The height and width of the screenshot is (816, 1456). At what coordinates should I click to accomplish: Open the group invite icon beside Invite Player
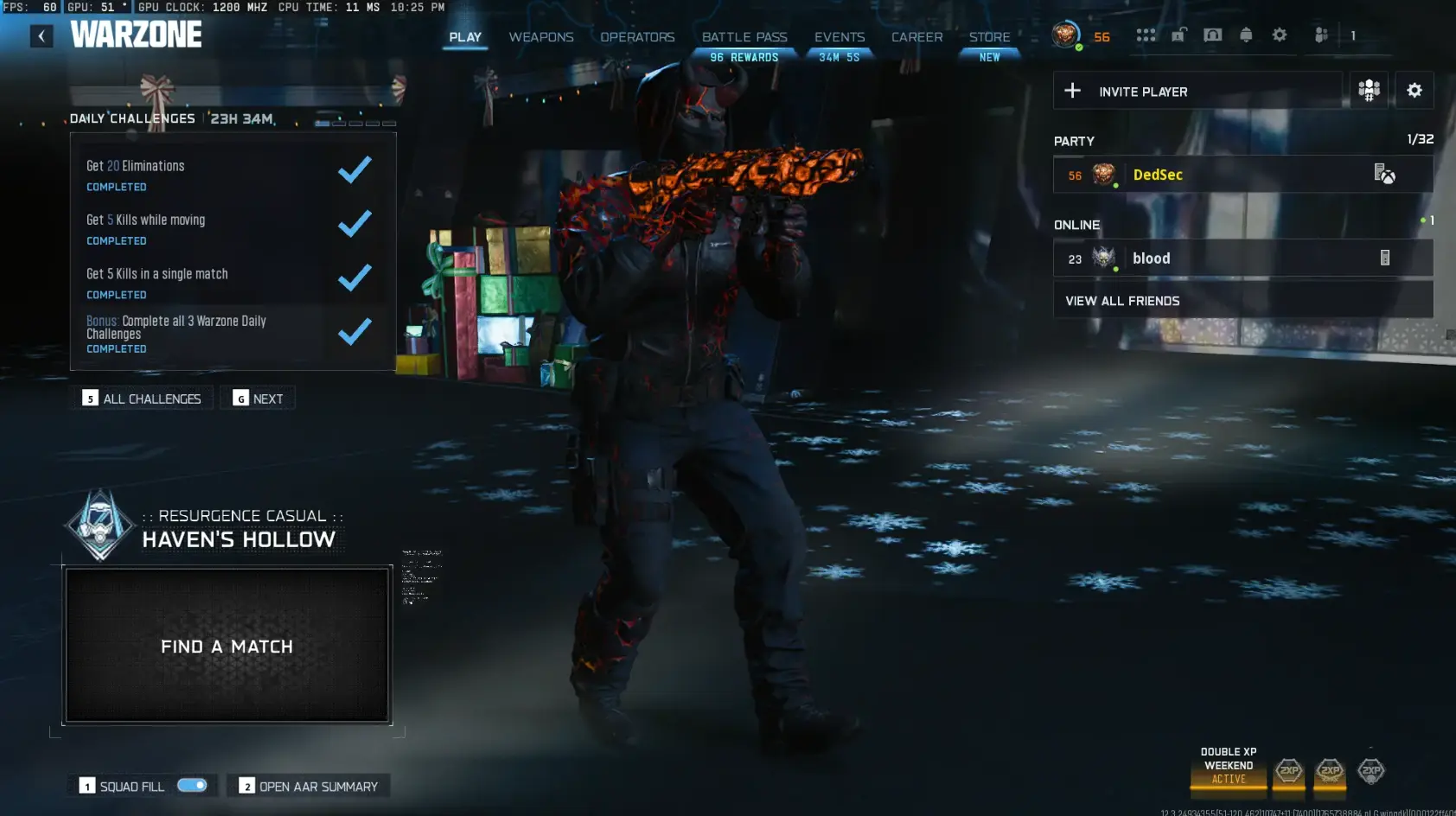coord(1370,90)
